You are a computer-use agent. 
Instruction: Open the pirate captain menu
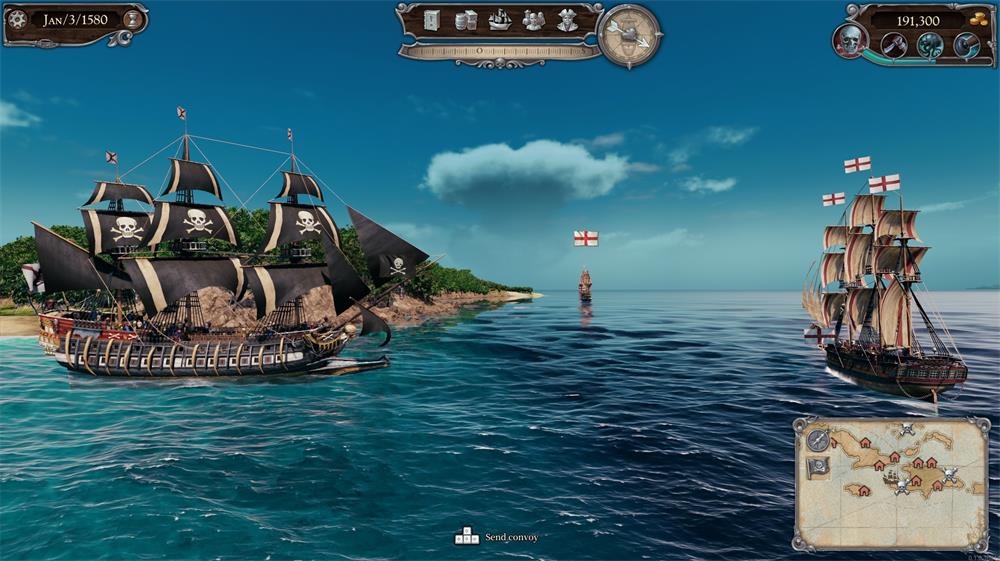568,20
